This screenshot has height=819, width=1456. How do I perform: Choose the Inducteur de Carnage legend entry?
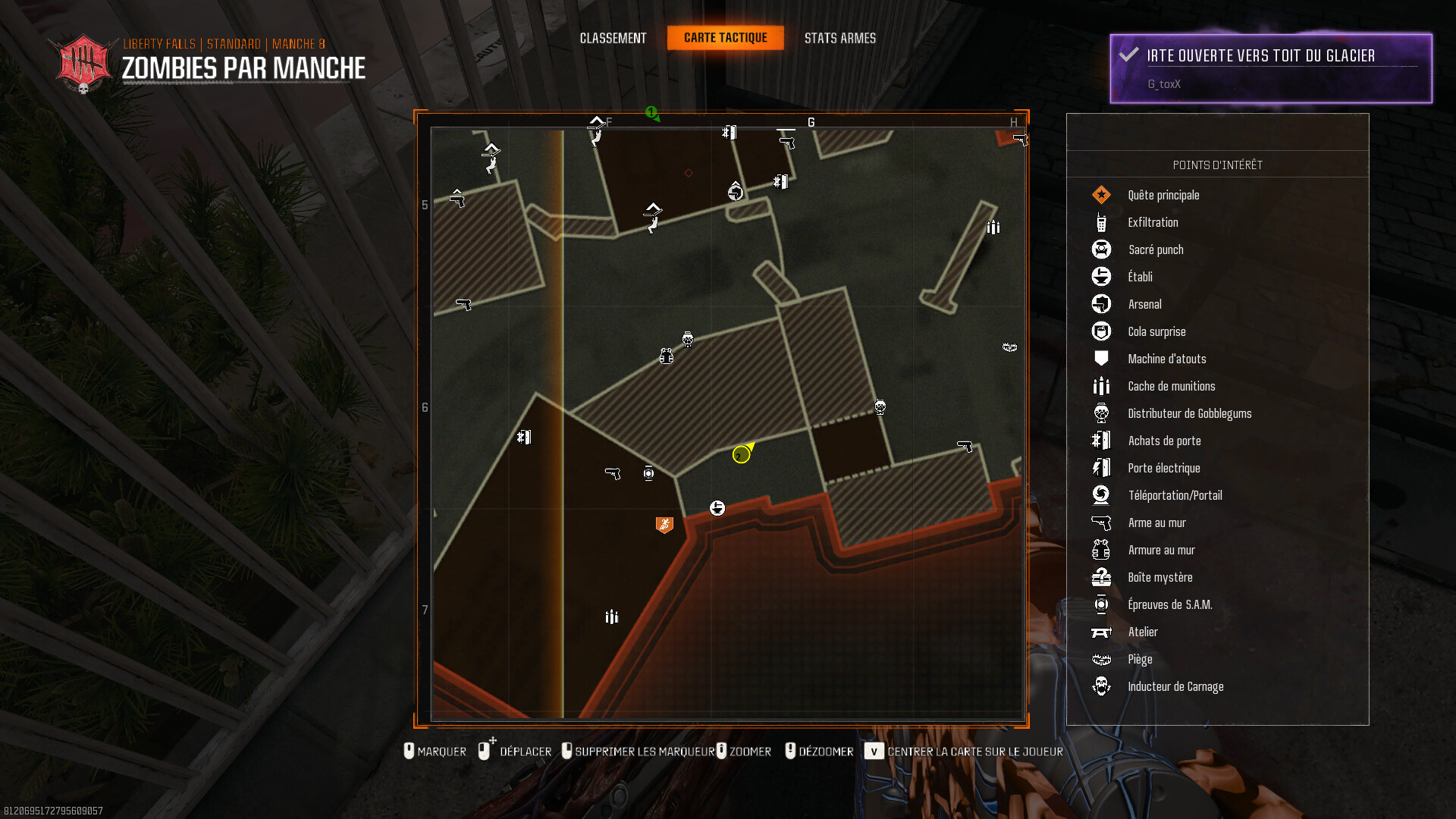1175,686
